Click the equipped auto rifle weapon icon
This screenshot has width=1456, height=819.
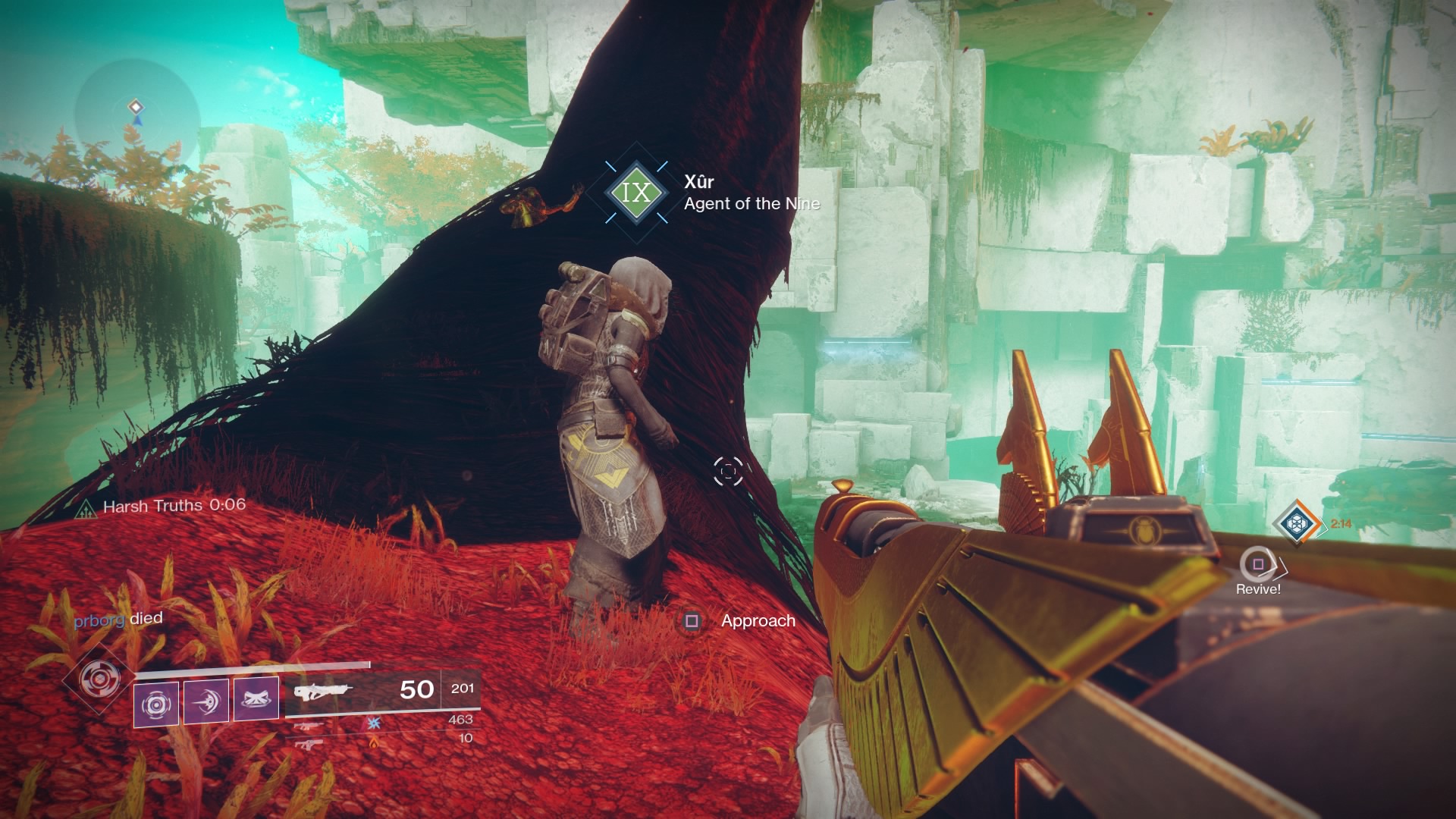[325, 690]
